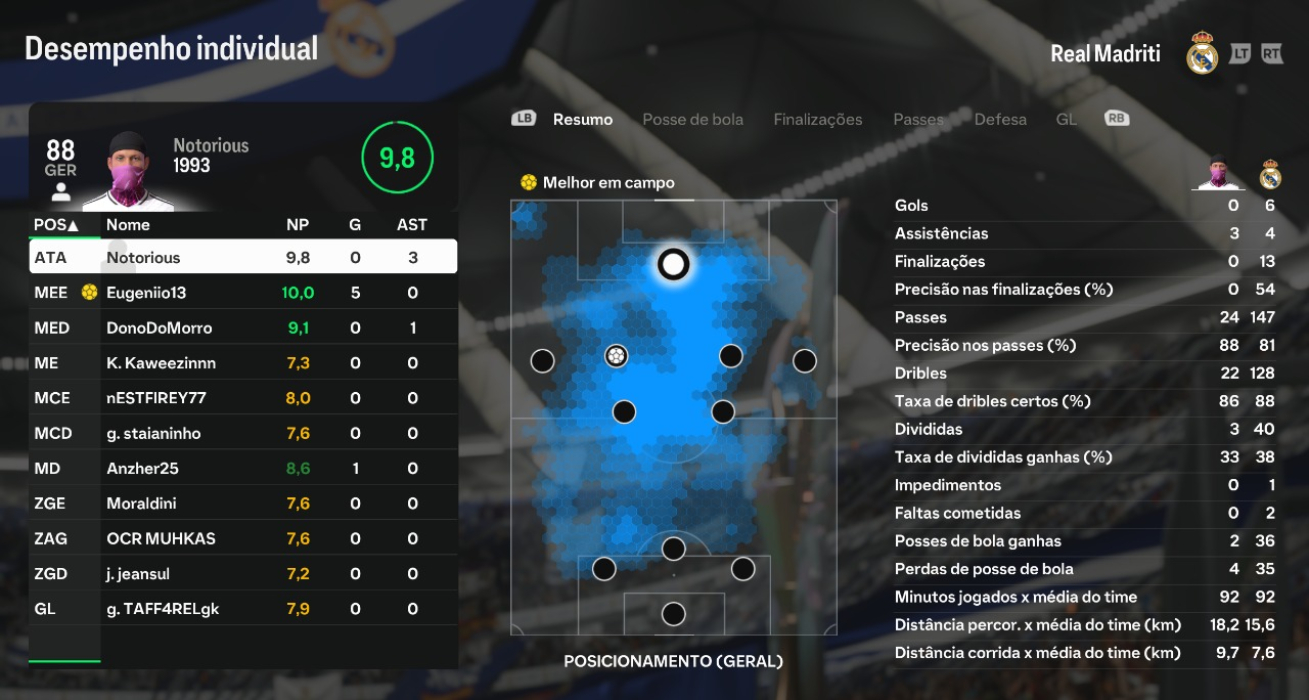The height and width of the screenshot is (700, 1309).
Task: Show the Finalizações tab
Action: coord(817,119)
